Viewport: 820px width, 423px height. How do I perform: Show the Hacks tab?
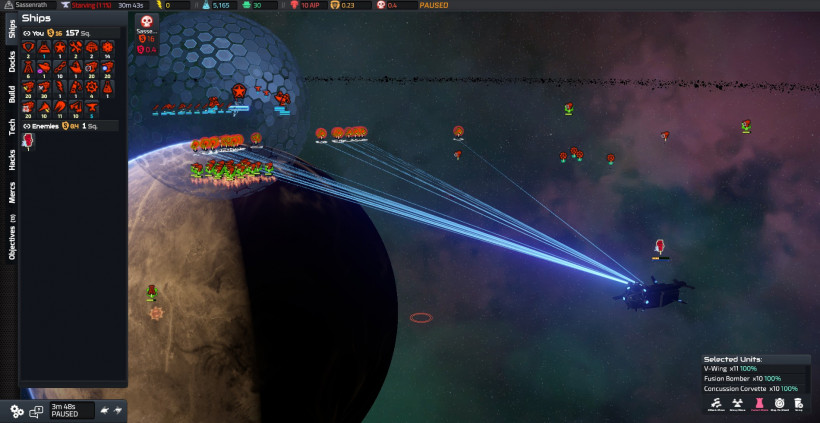click(11, 160)
